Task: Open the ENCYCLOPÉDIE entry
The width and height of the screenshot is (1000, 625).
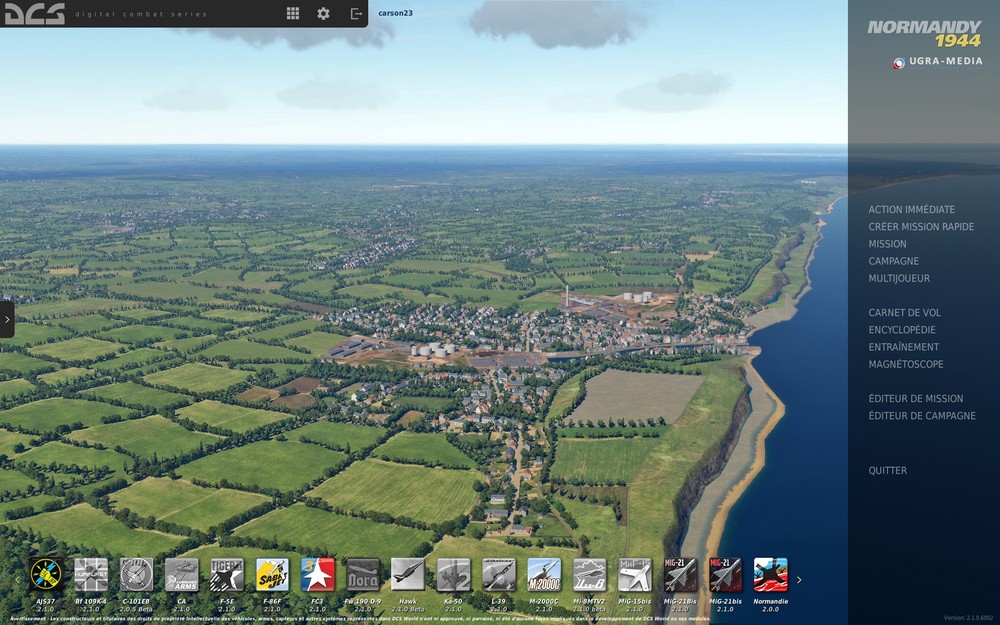Action: [902, 330]
